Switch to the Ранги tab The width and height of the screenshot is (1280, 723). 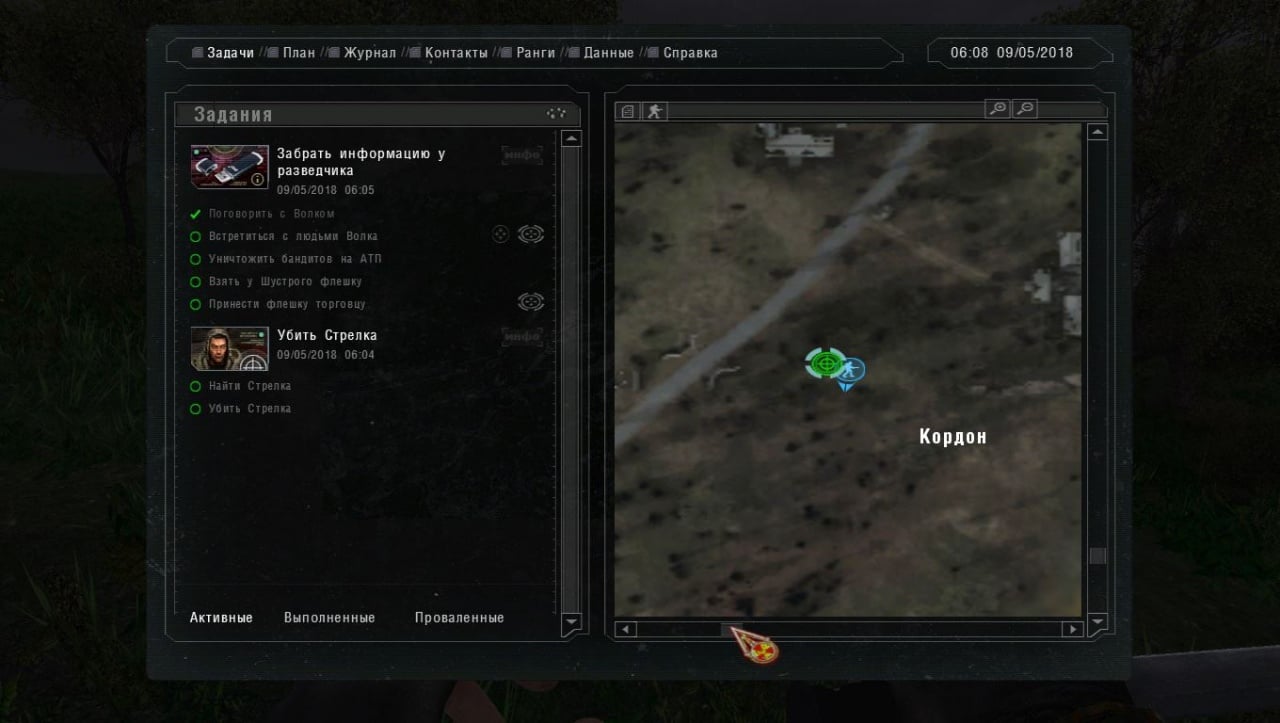point(535,53)
